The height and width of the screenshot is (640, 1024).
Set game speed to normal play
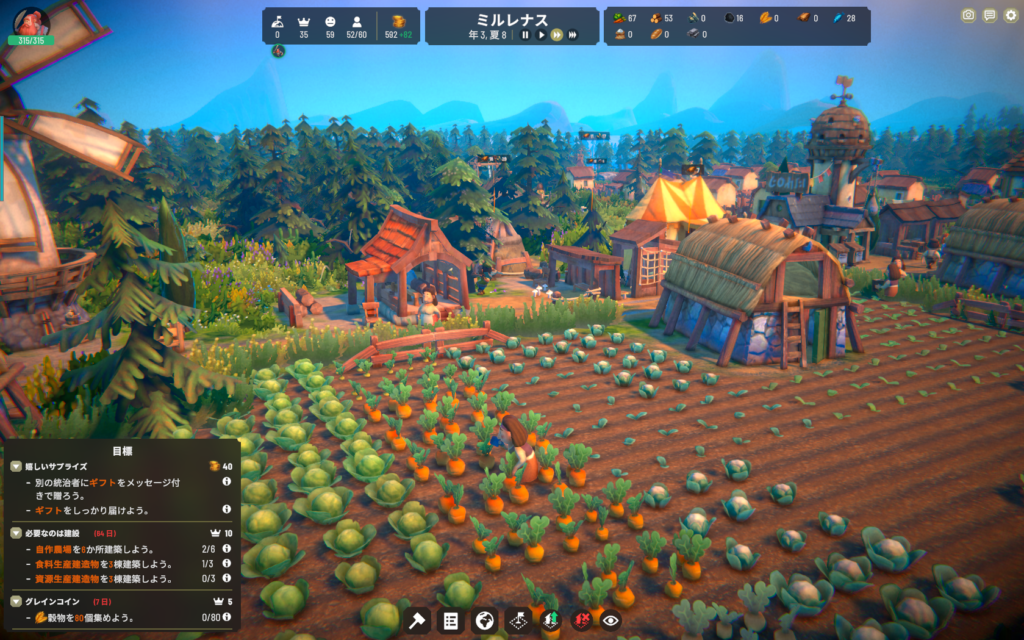point(541,35)
